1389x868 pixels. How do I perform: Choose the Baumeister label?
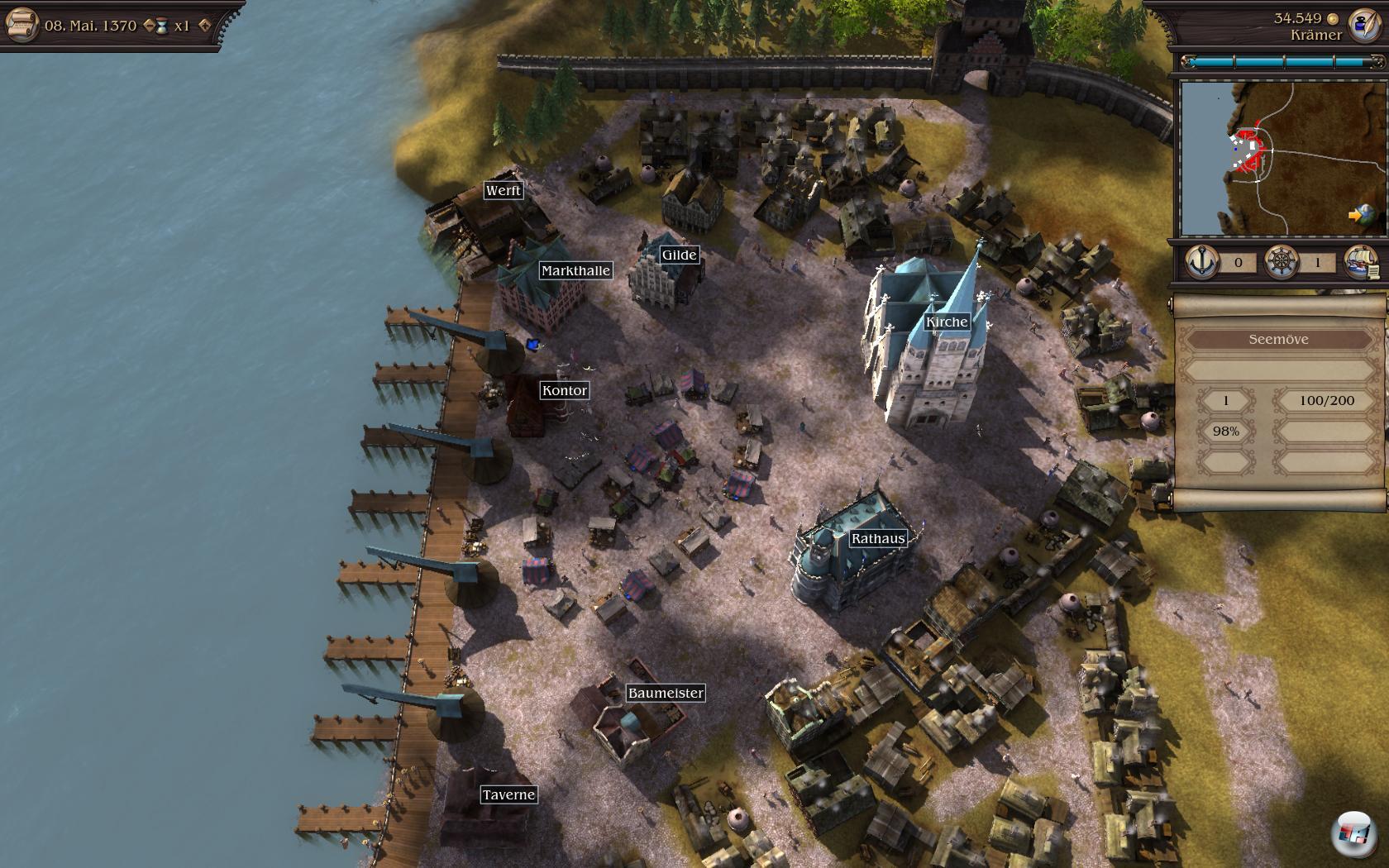click(666, 693)
